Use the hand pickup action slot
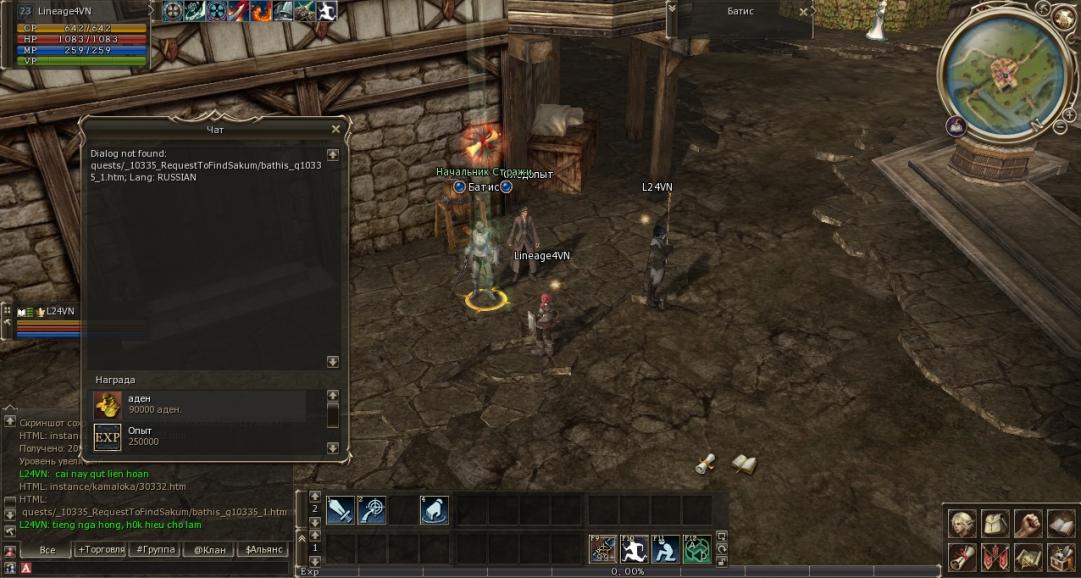This screenshot has width=1081, height=578. coord(434,510)
